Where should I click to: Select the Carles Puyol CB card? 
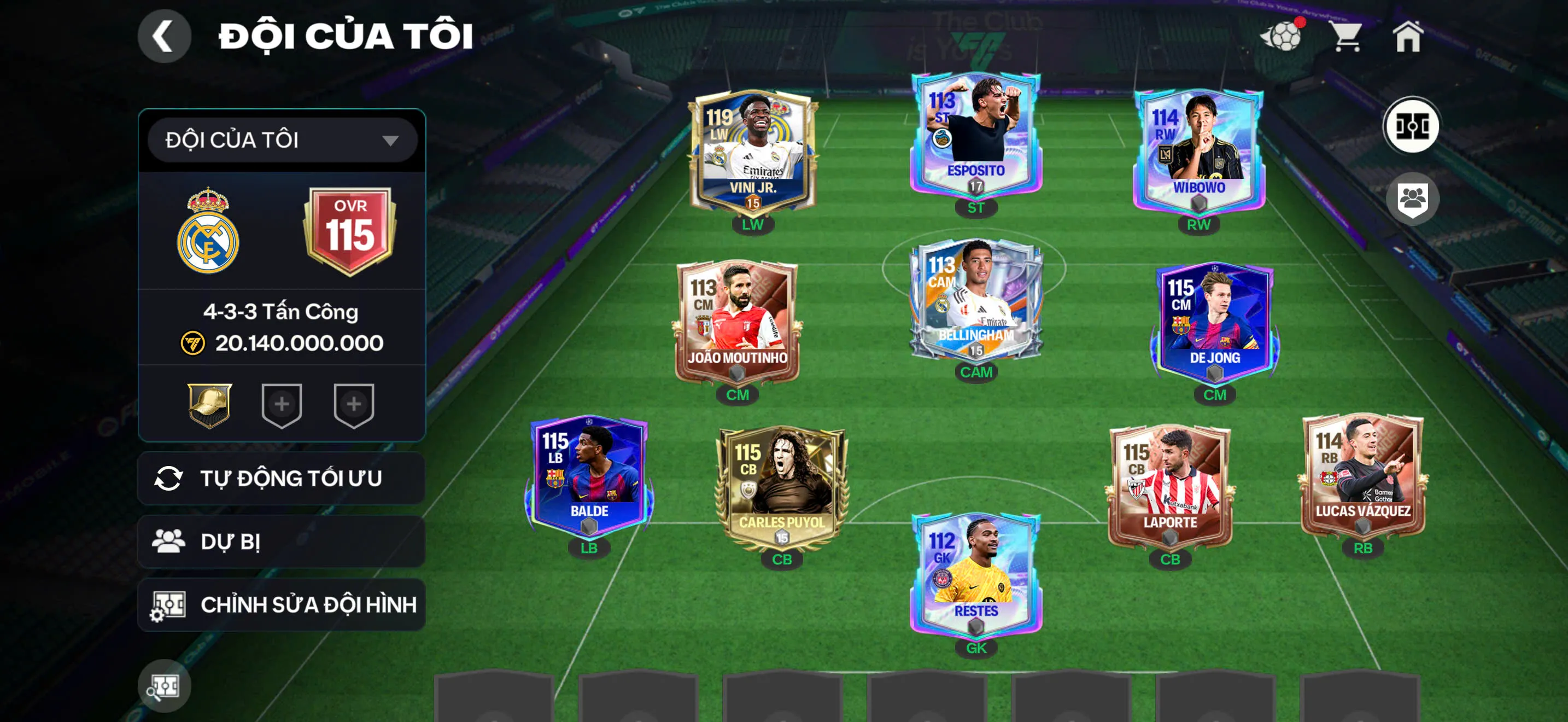pyautogui.click(x=782, y=487)
